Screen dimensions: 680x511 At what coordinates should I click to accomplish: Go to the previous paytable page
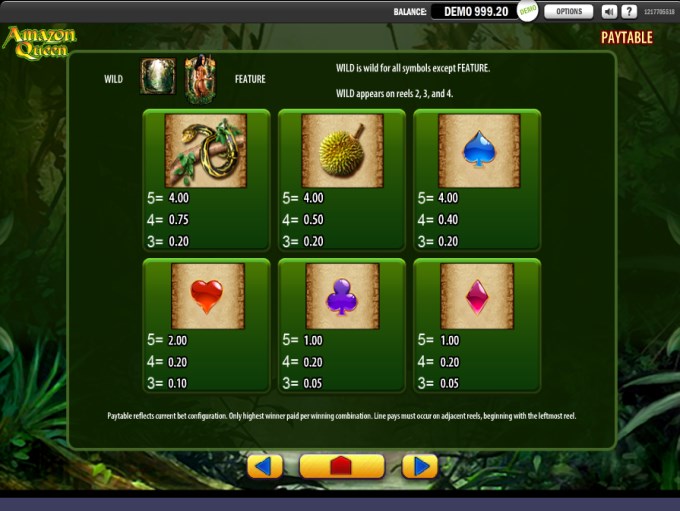coord(265,467)
